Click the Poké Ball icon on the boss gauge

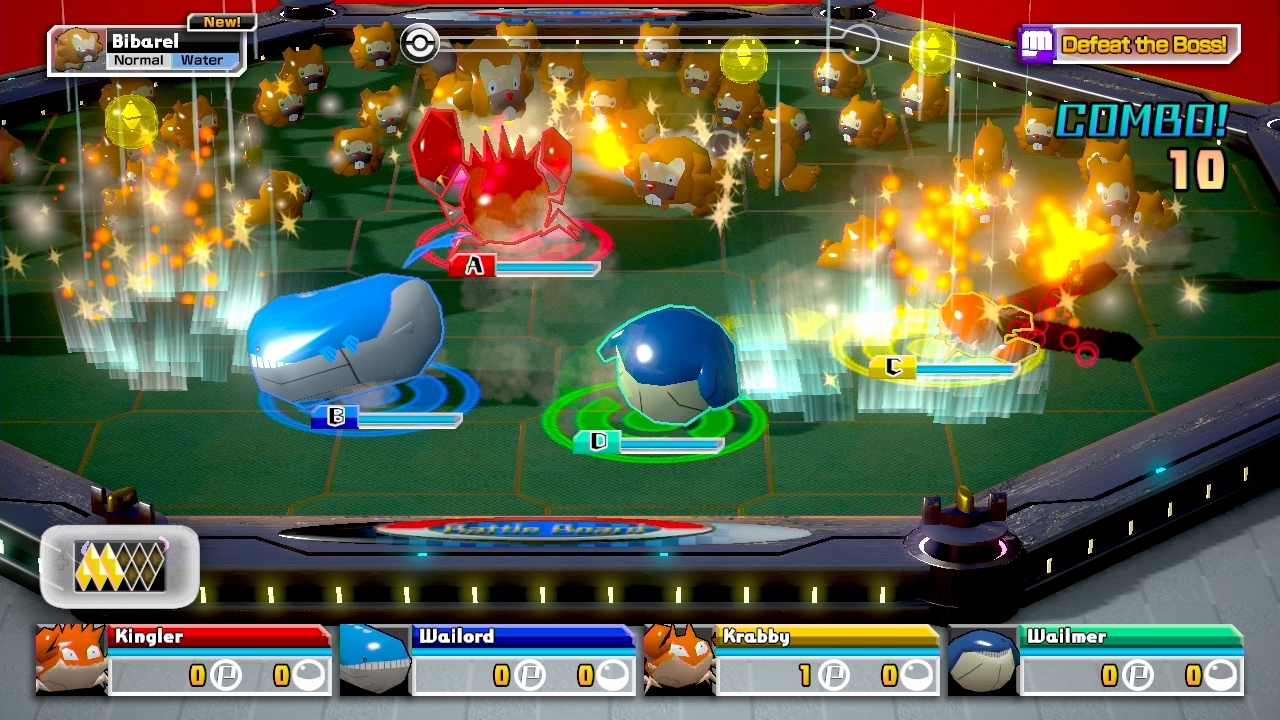pyautogui.click(x=420, y=44)
